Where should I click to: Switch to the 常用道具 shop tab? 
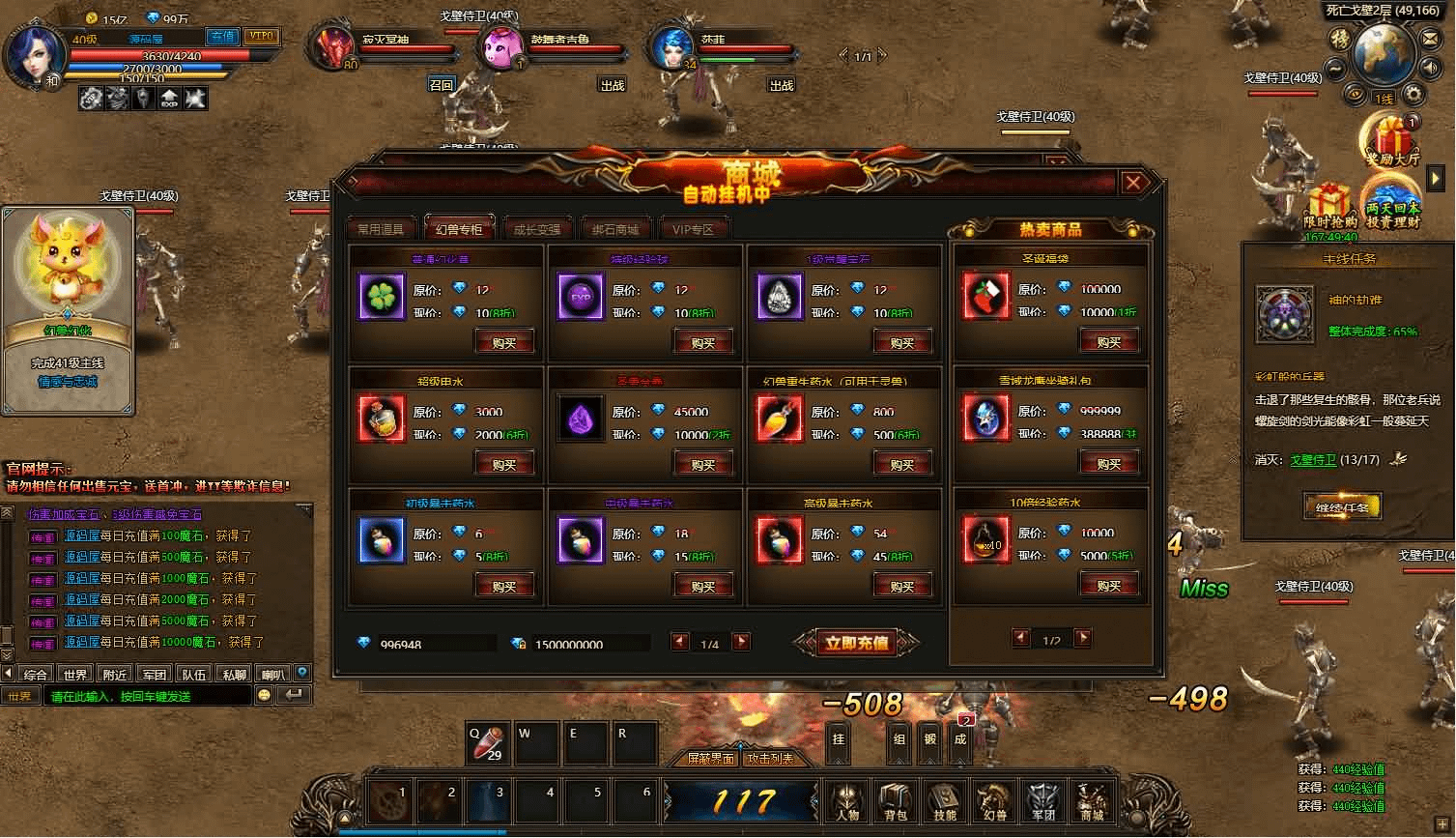tap(382, 229)
